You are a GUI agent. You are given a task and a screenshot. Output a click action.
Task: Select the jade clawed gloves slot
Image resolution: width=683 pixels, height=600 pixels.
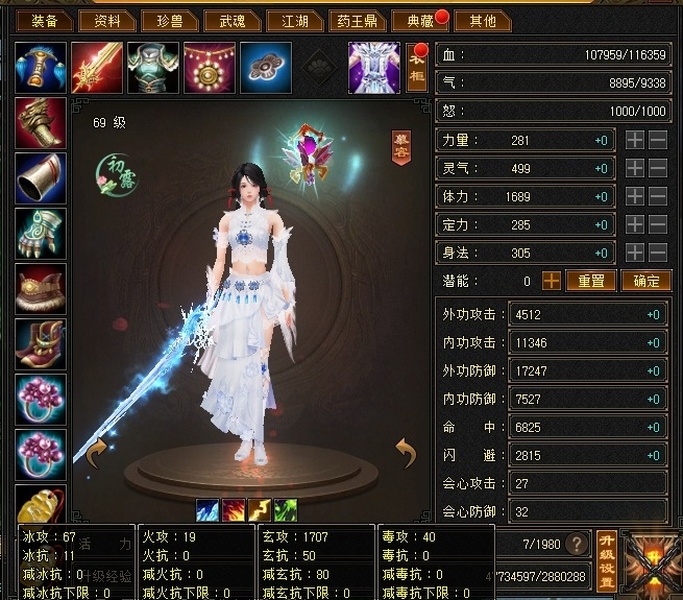click(x=41, y=234)
